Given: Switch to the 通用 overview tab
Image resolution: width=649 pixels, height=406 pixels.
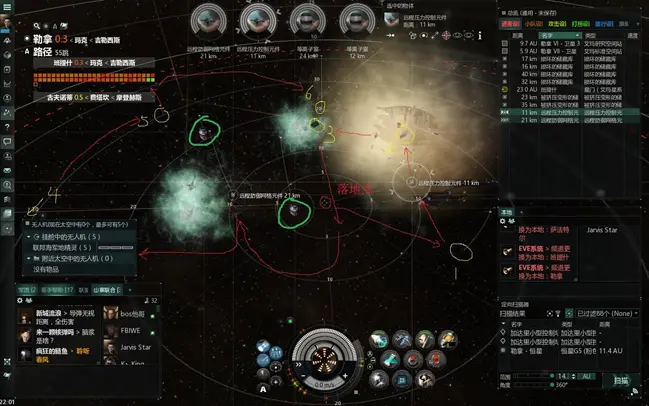Looking at the screenshot, I should 510,22.
